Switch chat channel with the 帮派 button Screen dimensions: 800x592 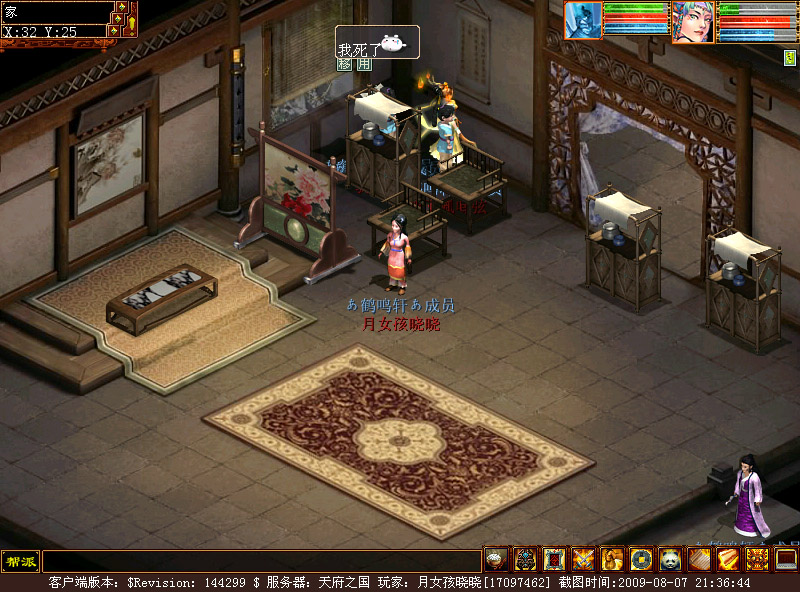click(x=19, y=560)
